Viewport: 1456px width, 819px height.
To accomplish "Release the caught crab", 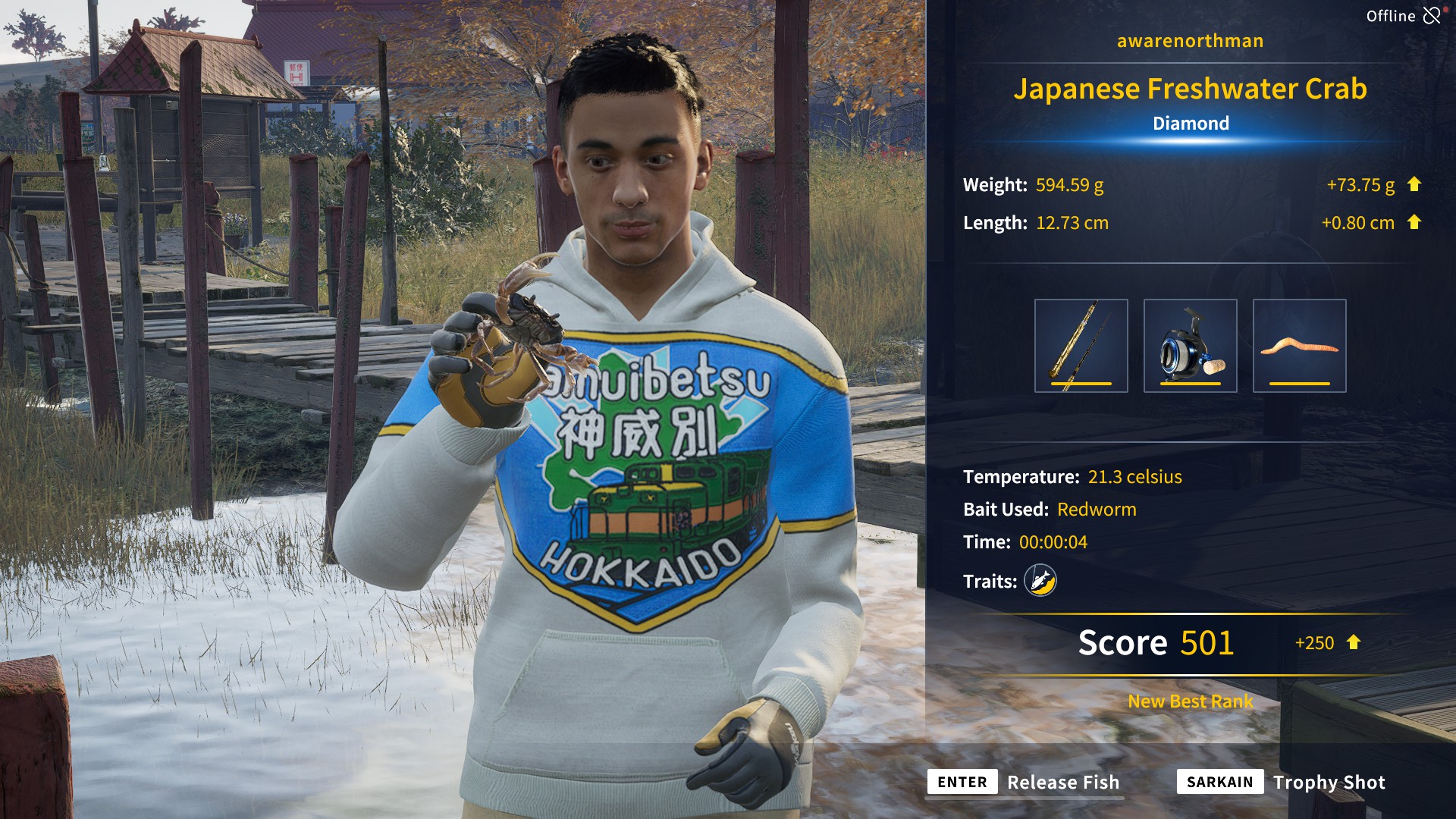I will pos(1024,782).
